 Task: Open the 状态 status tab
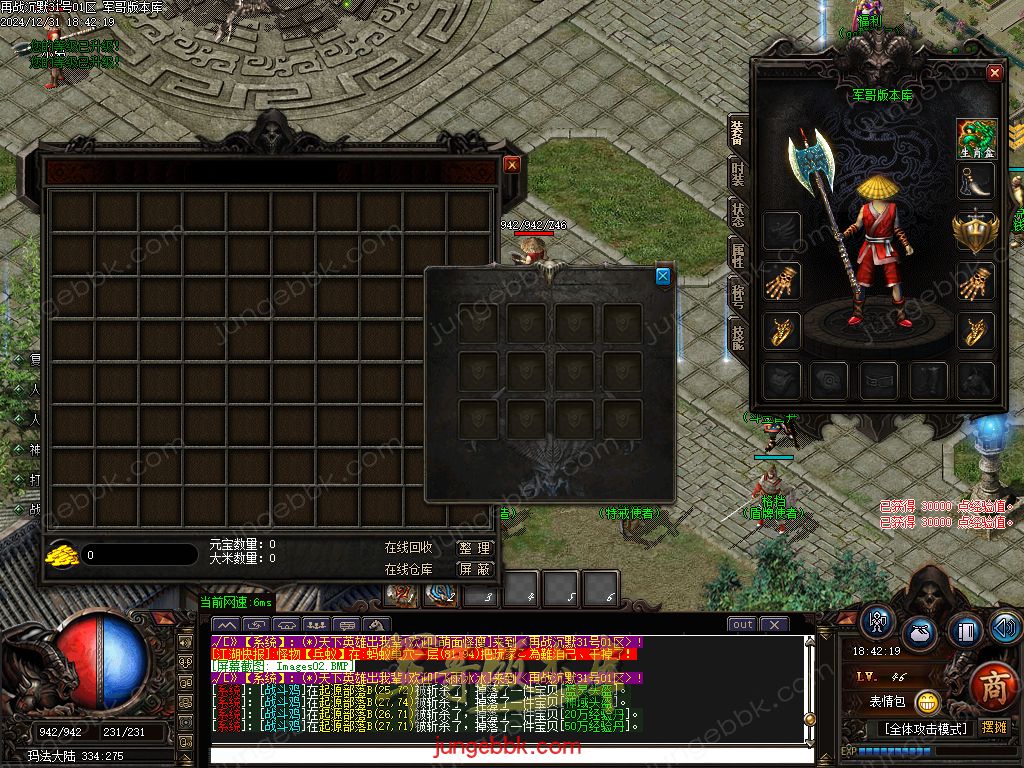click(x=738, y=217)
